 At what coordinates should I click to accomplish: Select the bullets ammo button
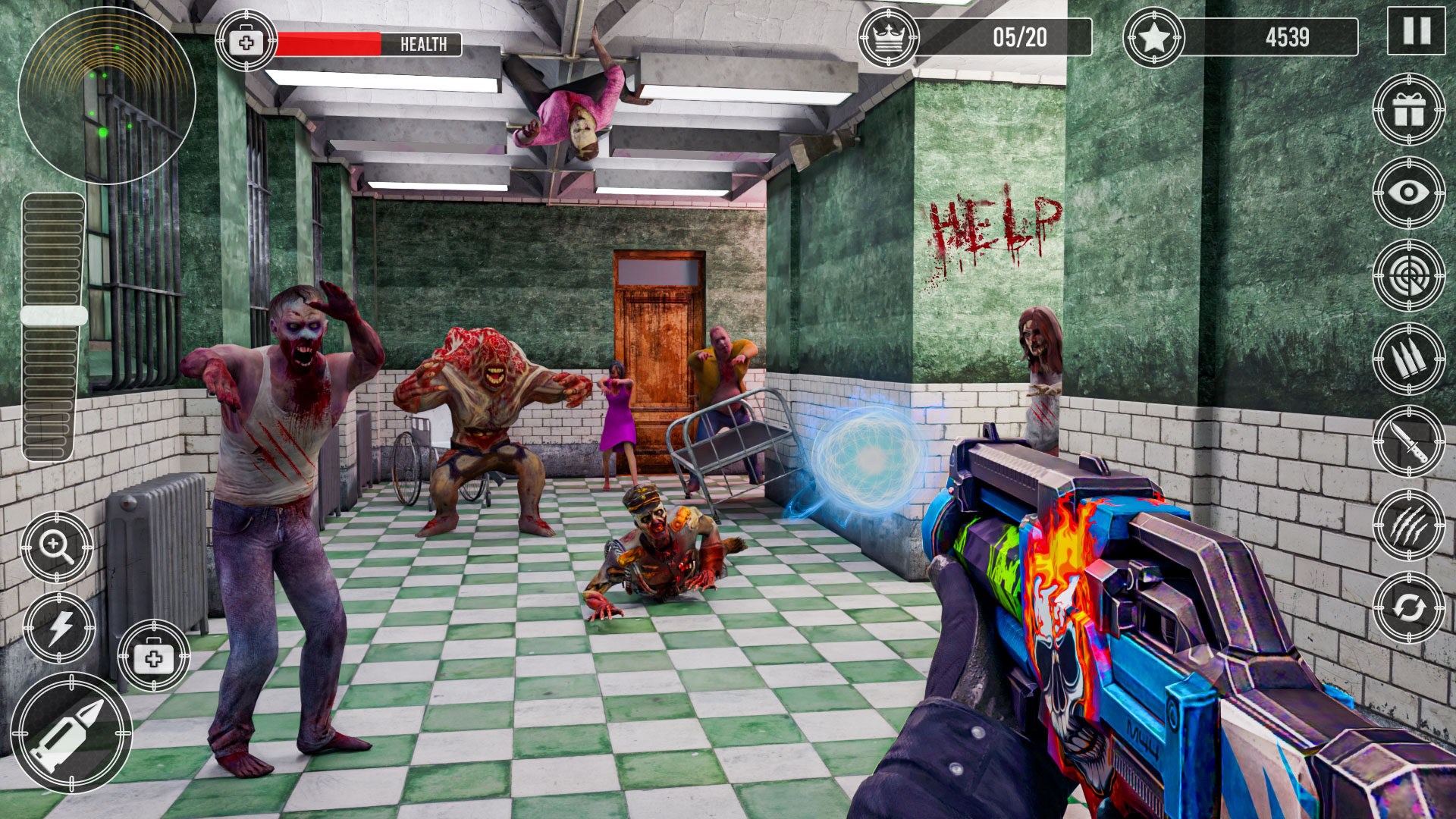point(1408,359)
